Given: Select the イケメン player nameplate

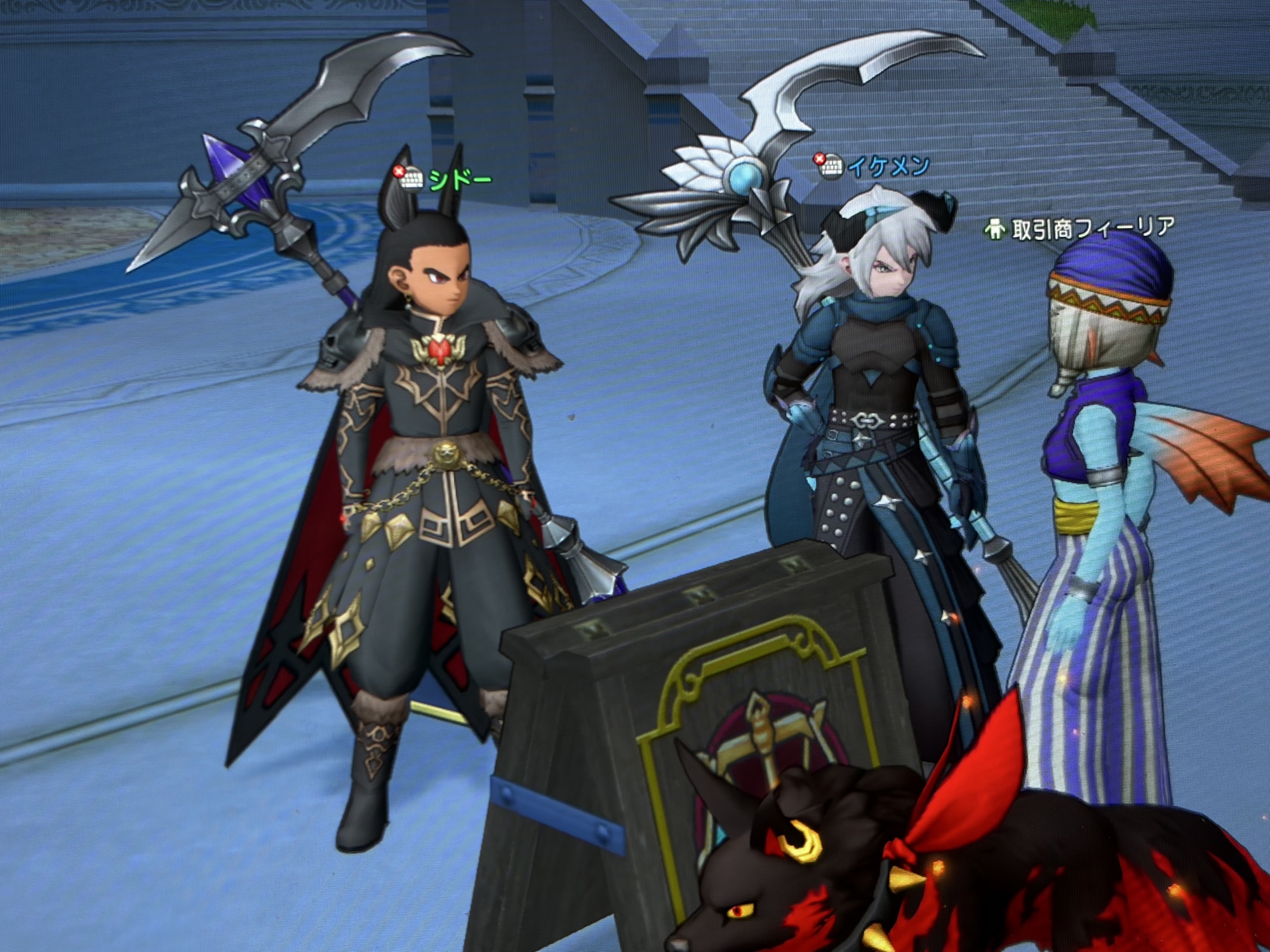Looking at the screenshot, I should 889,167.
